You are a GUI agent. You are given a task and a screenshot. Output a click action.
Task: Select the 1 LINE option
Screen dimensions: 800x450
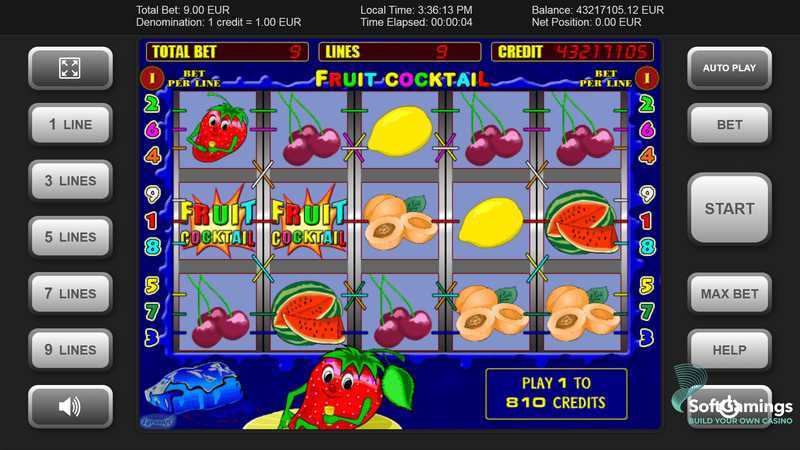[70, 125]
